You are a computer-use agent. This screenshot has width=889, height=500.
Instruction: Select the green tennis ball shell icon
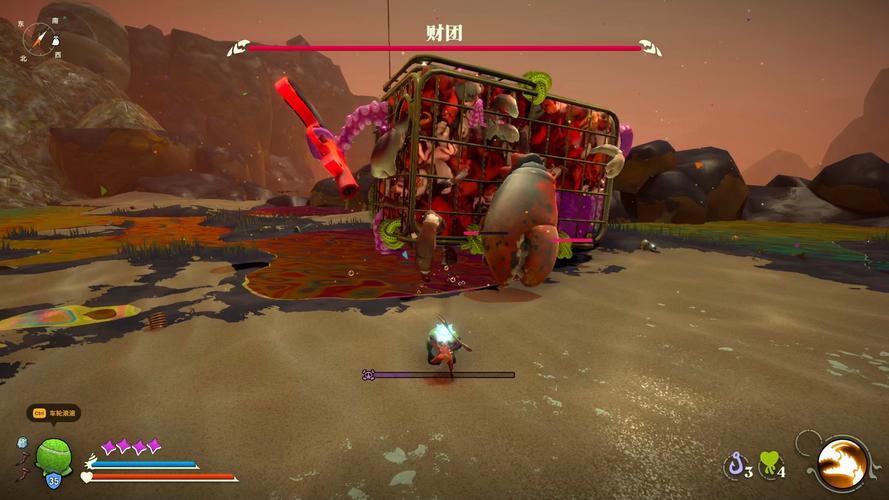(x=52, y=455)
